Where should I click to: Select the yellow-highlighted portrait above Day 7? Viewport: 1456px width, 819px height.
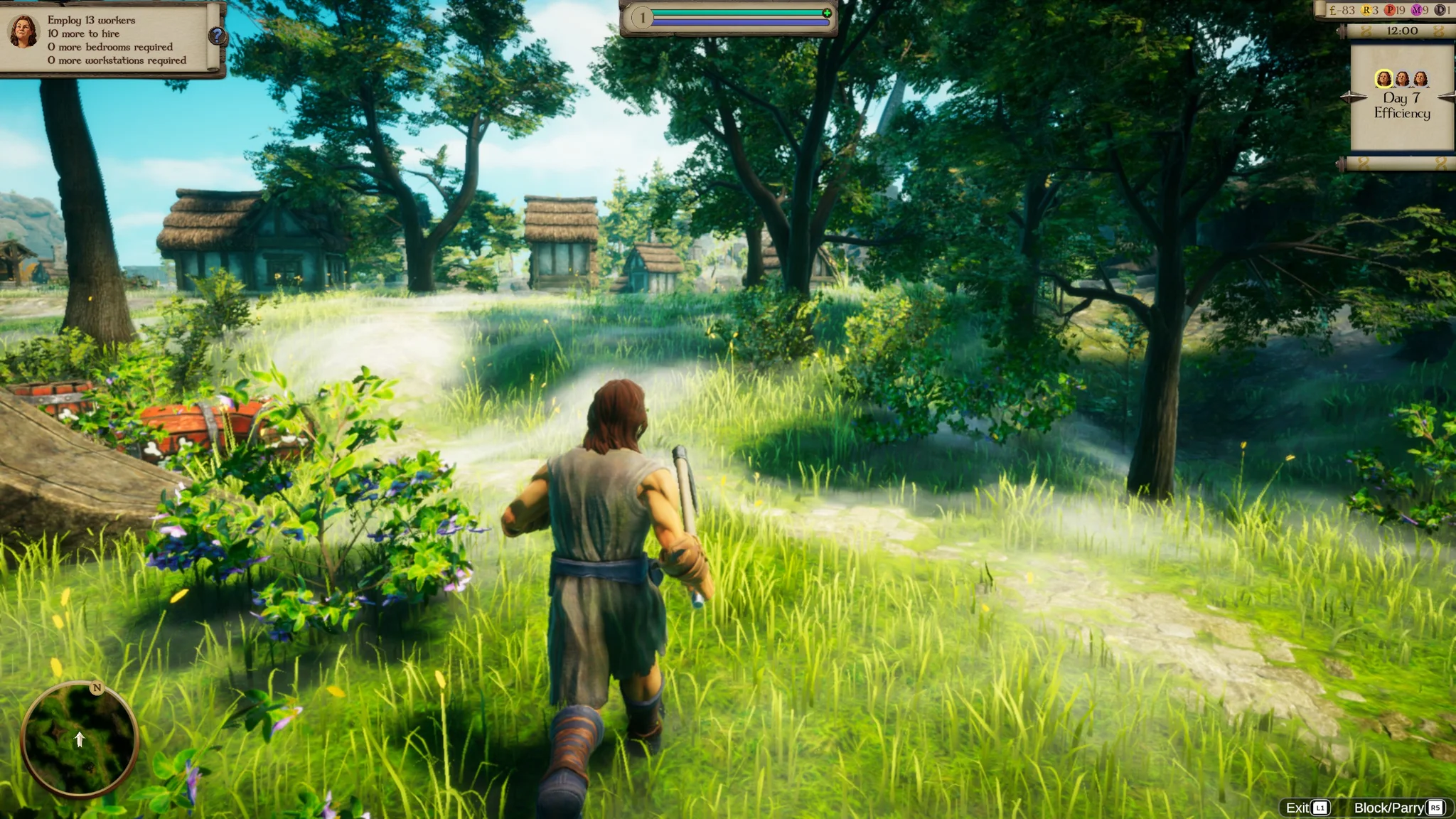pos(1383,78)
